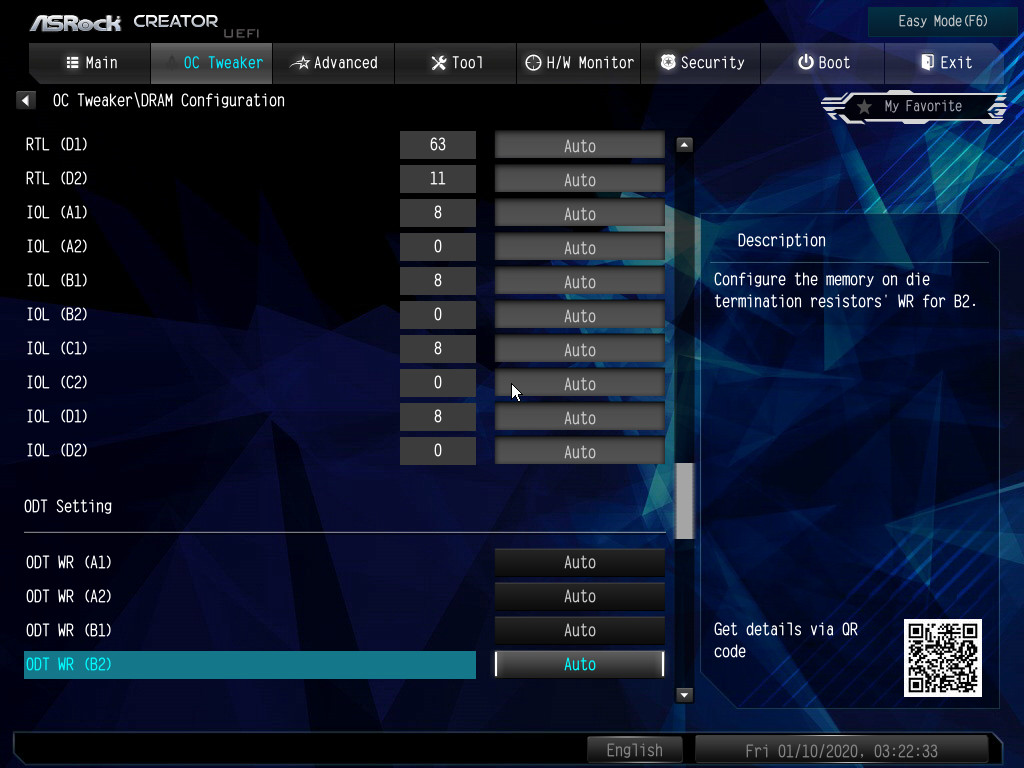1024x768 pixels.
Task: Edit the IOL (C2) Auto field
Action: 579,384
